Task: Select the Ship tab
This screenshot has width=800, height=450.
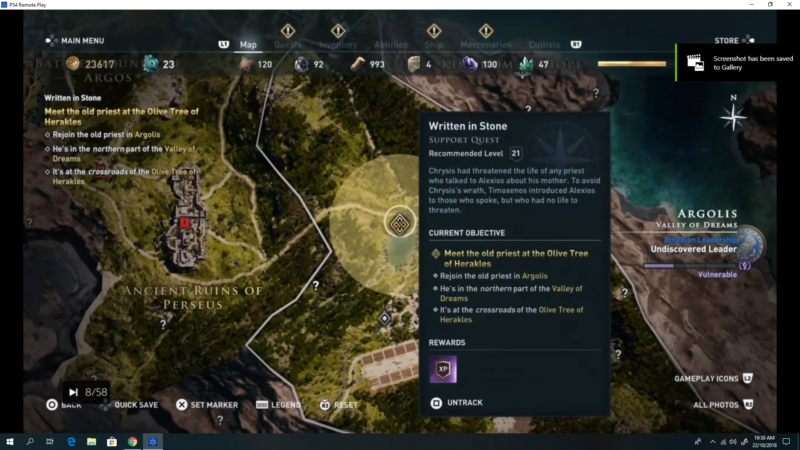Action: [x=435, y=44]
